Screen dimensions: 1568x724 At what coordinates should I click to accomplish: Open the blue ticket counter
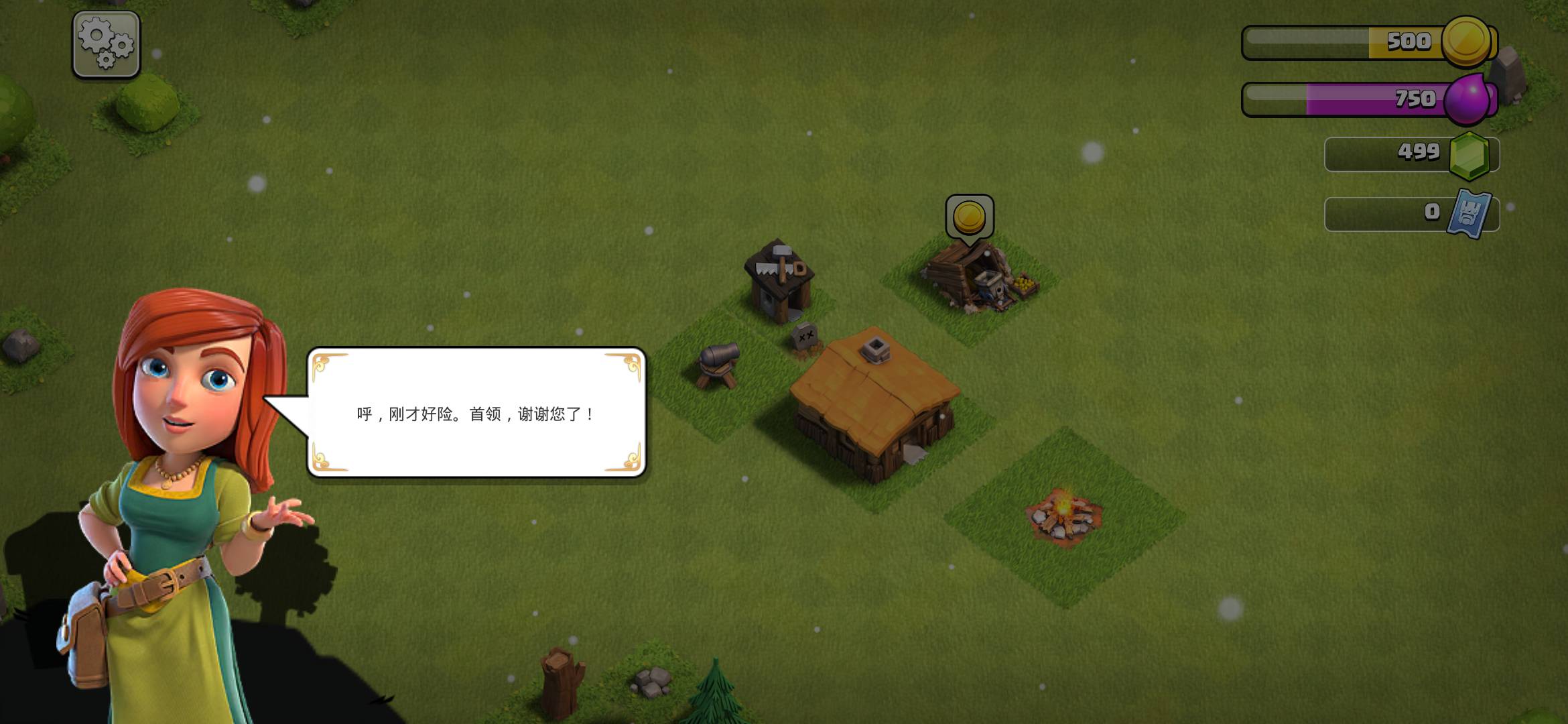1411,213
